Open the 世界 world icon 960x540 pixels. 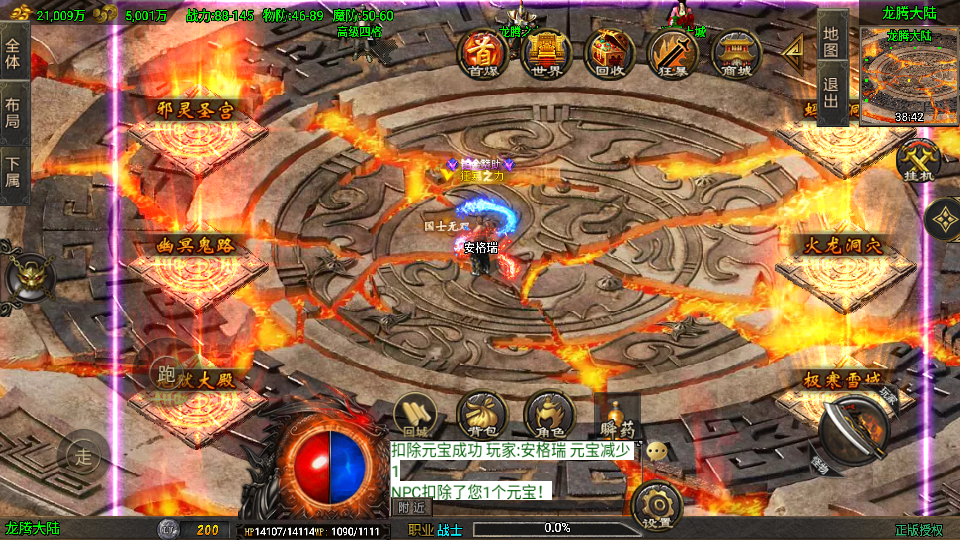tap(546, 52)
